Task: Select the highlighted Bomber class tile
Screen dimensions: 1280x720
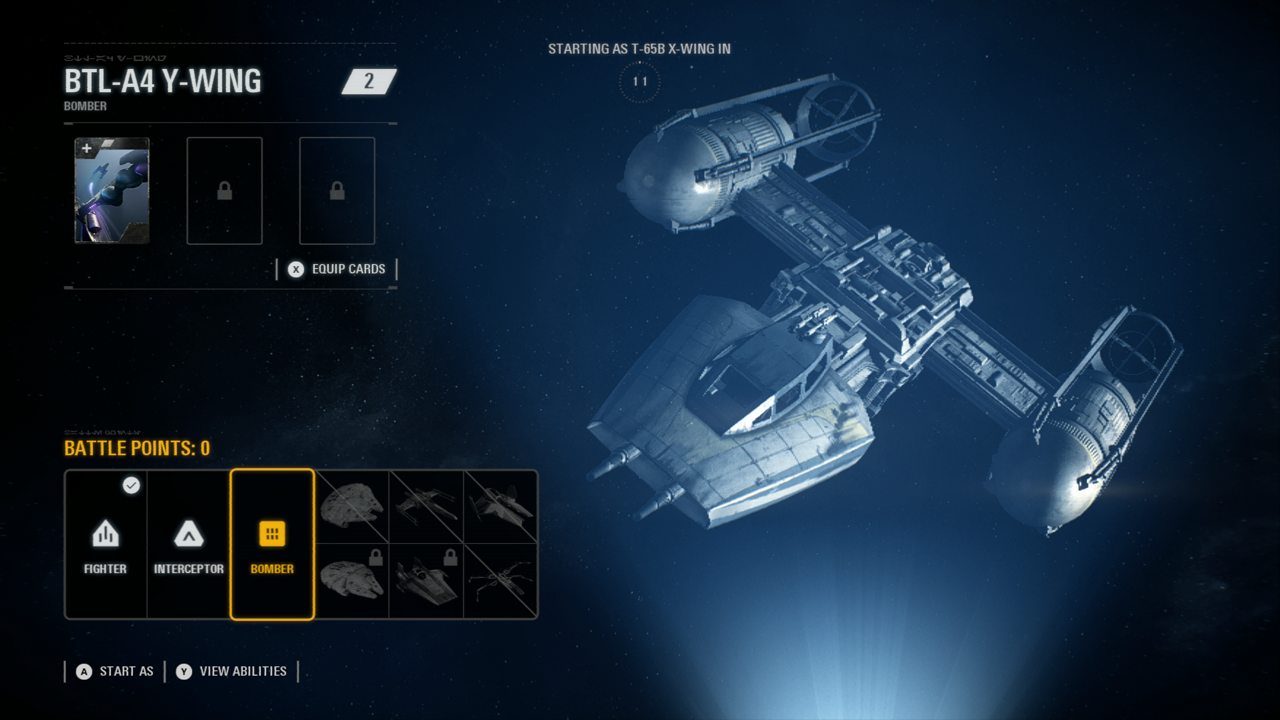Action: [x=272, y=544]
